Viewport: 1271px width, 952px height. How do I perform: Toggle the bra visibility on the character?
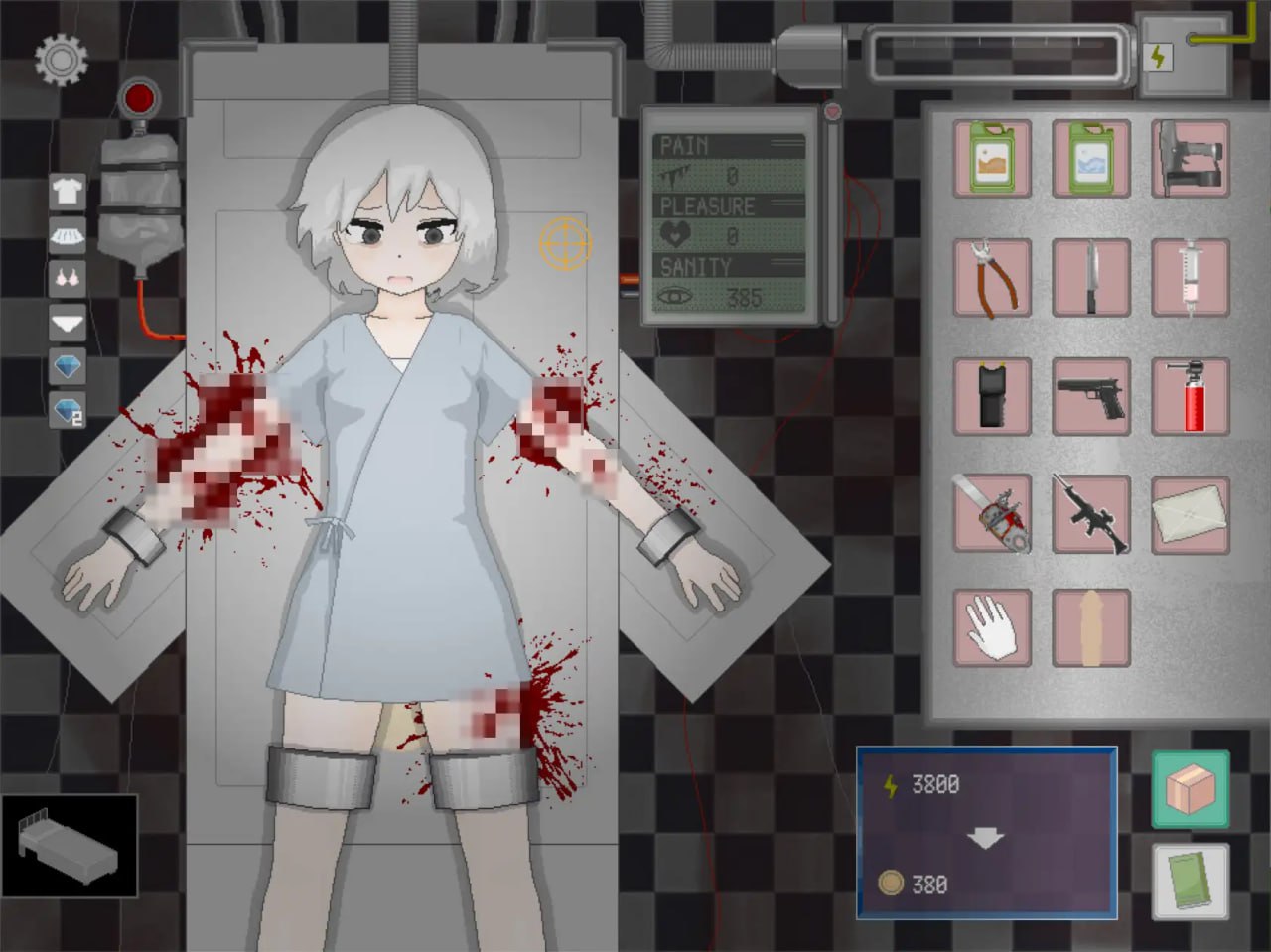click(x=66, y=278)
